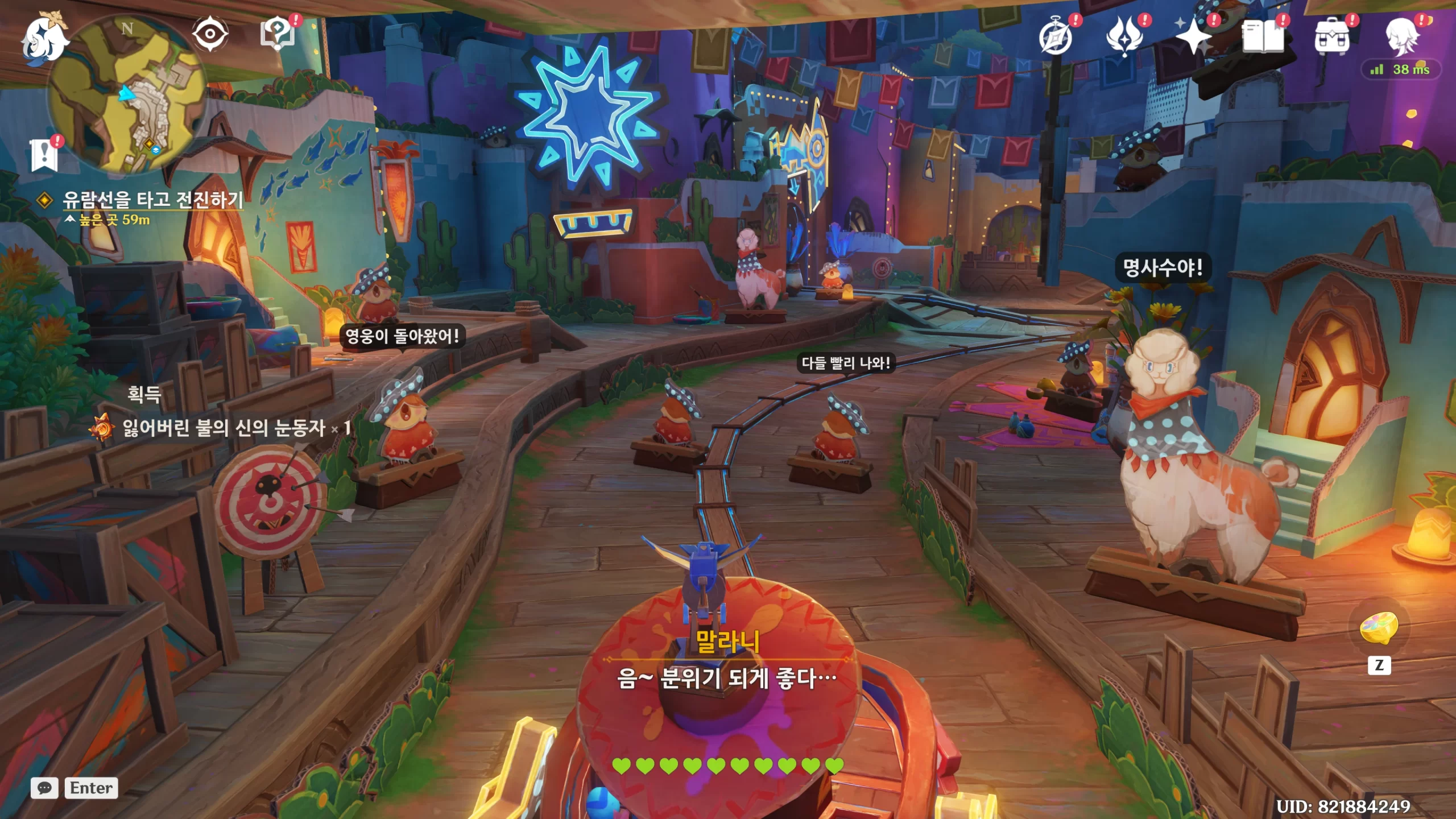Image resolution: width=1456 pixels, height=819 pixels.
Task: Open the question mark tutorial icon
Action: pyautogui.click(x=278, y=34)
